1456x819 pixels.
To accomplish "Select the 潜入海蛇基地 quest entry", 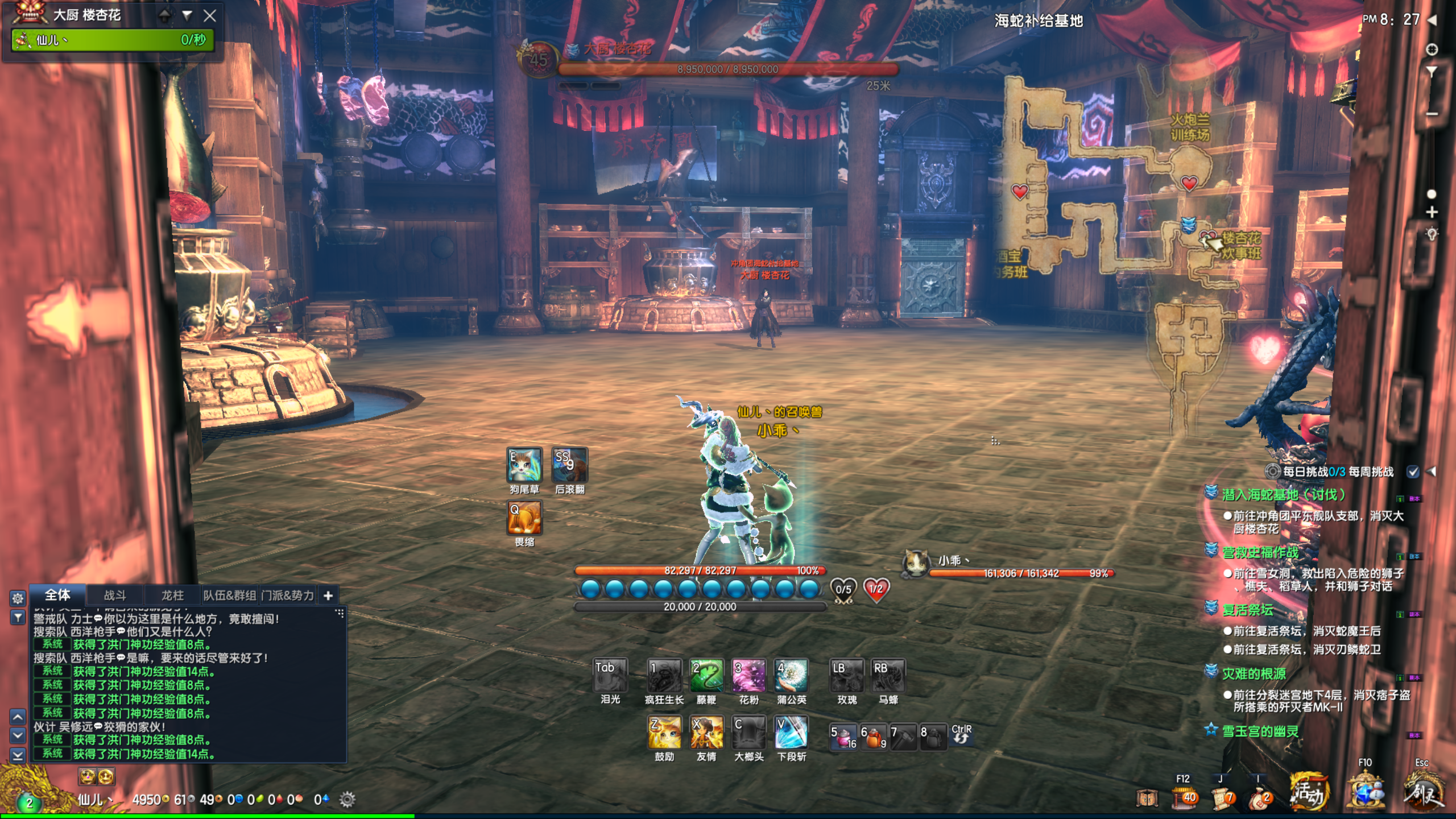I will point(1284,495).
